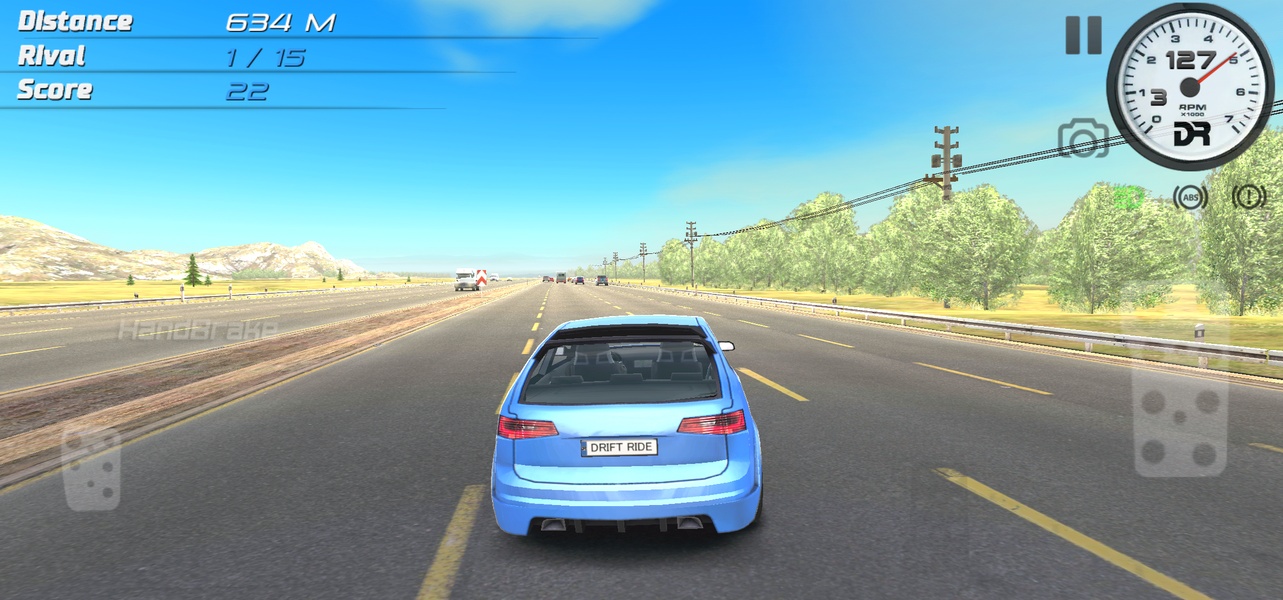Screen dimensions: 1283x600
Task: Toggle the ABS indicator
Action: (x=1190, y=197)
